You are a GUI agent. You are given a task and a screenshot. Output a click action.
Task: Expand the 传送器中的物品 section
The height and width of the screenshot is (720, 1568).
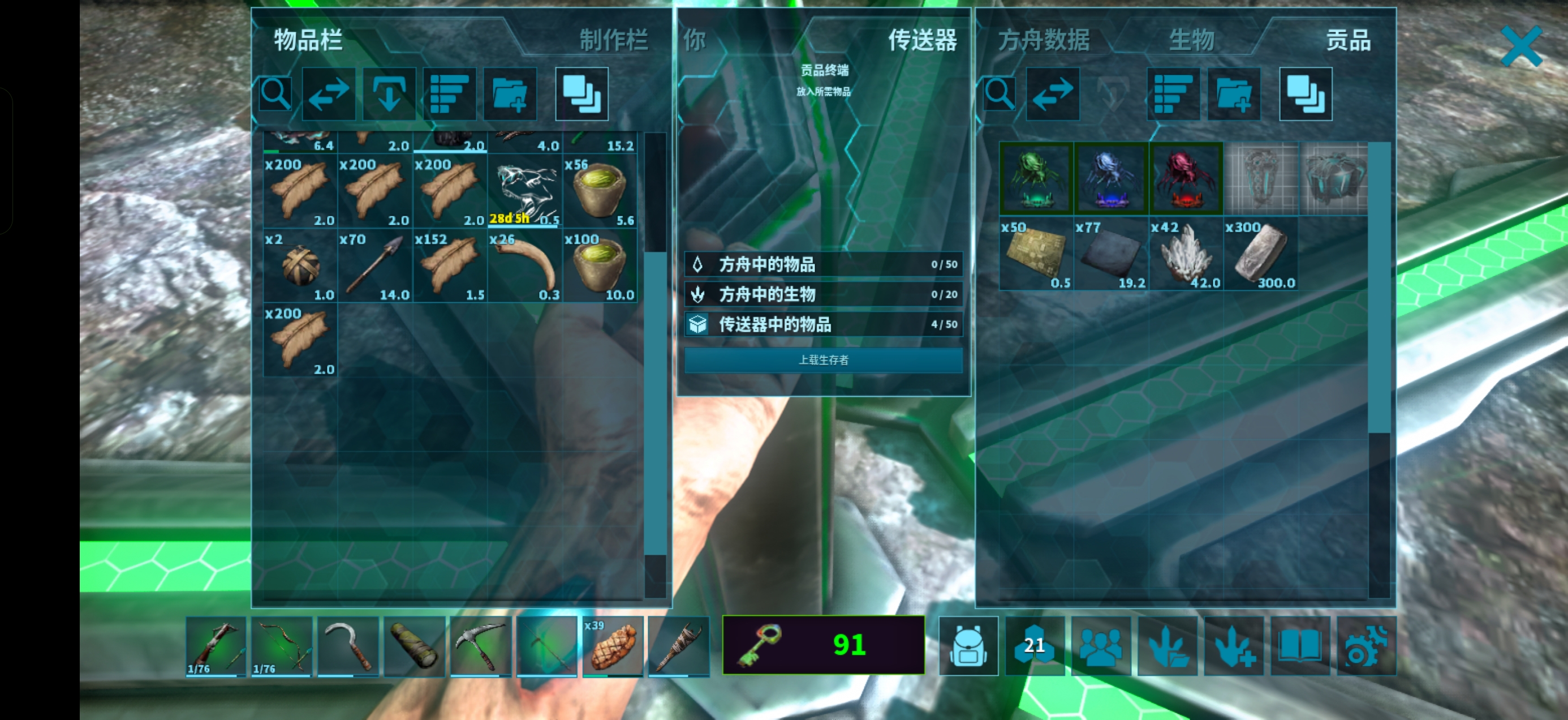(823, 325)
